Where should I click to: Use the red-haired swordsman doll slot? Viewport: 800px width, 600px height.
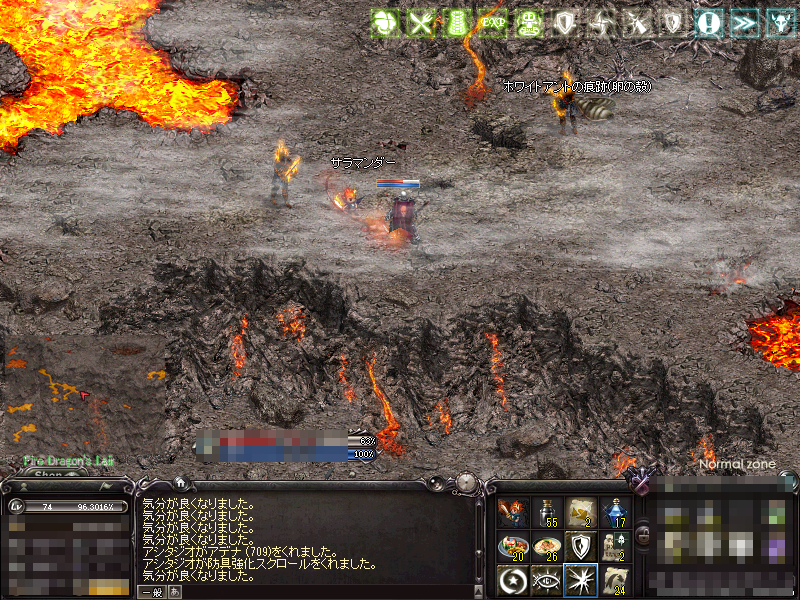pos(513,512)
